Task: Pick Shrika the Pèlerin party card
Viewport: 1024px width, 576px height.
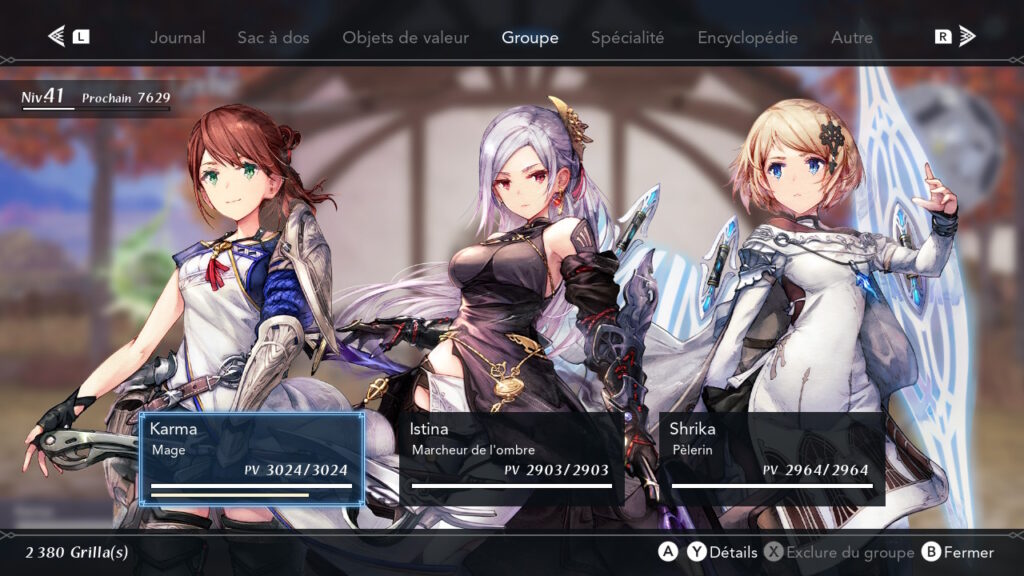Action: [x=771, y=458]
